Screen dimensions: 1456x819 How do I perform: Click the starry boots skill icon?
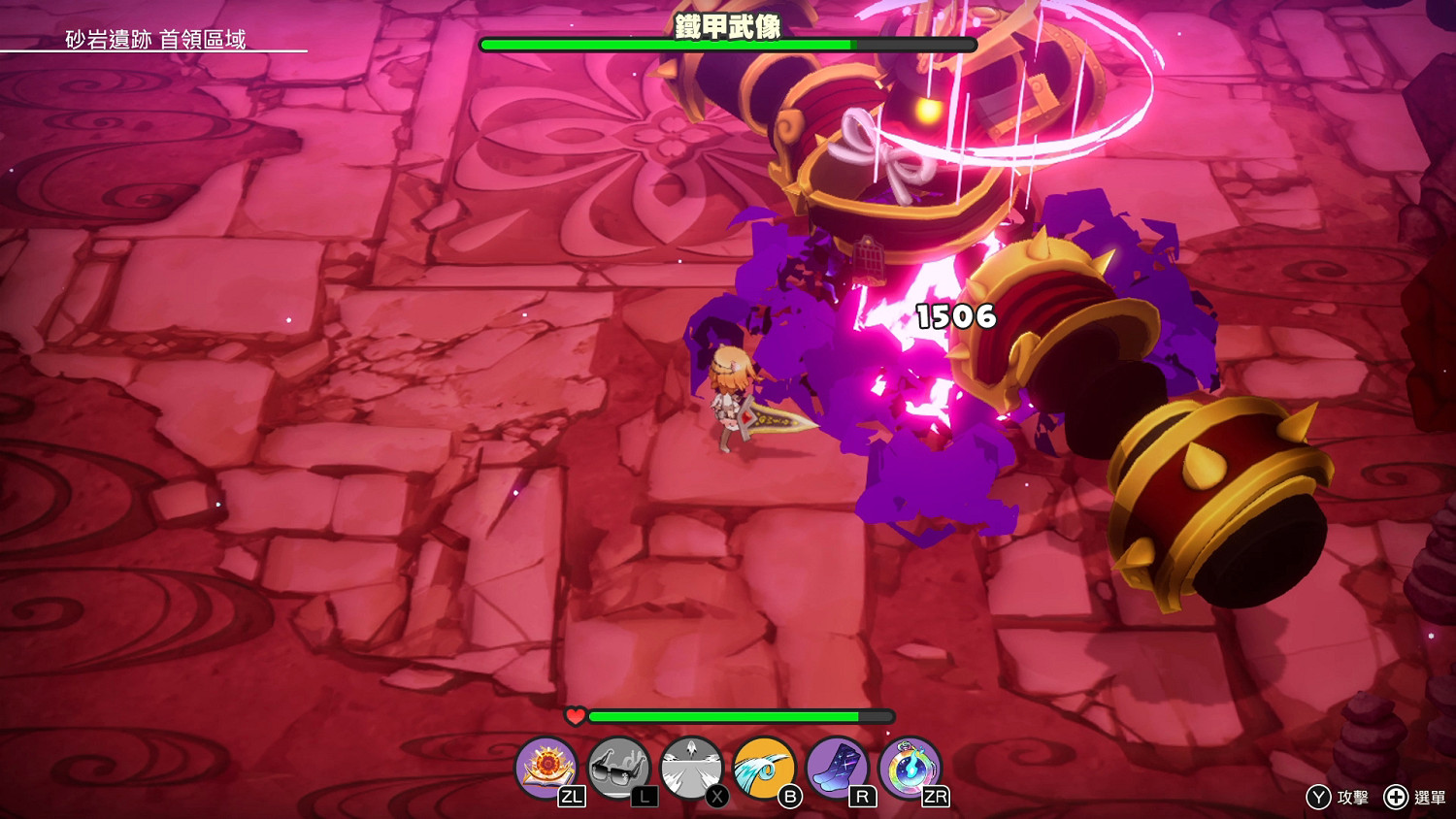click(x=838, y=767)
